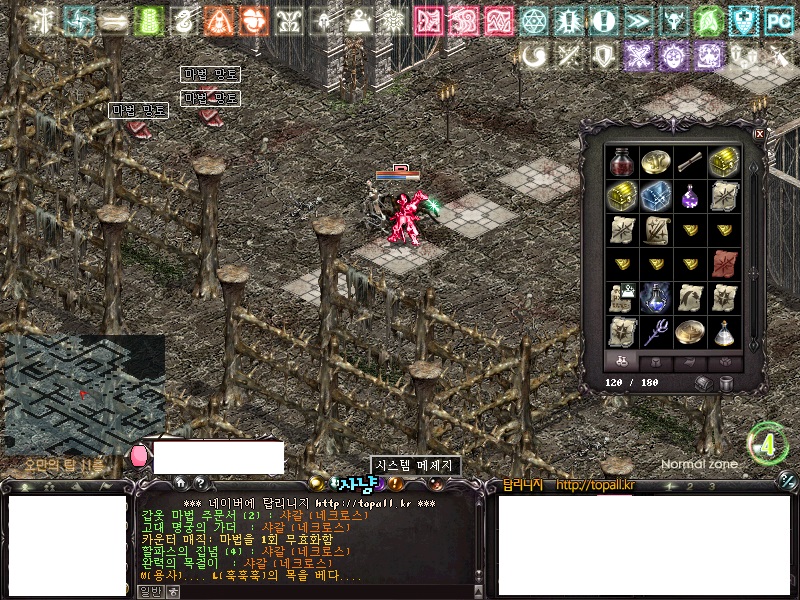Select the red scroll in inventory
This screenshot has height=600, width=800.
[724, 263]
